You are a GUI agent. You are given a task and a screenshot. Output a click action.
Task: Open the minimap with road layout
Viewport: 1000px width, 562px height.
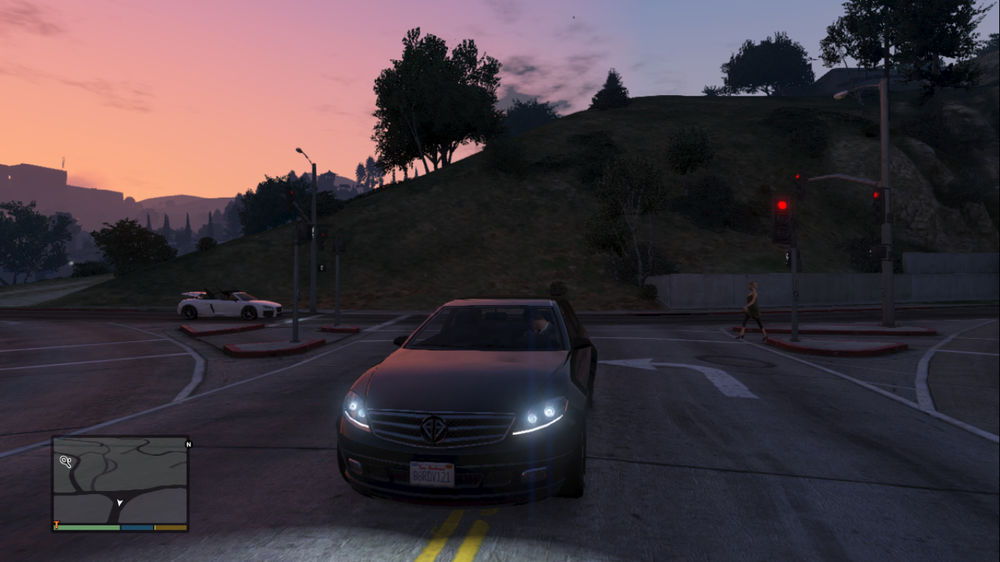click(x=120, y=479)
